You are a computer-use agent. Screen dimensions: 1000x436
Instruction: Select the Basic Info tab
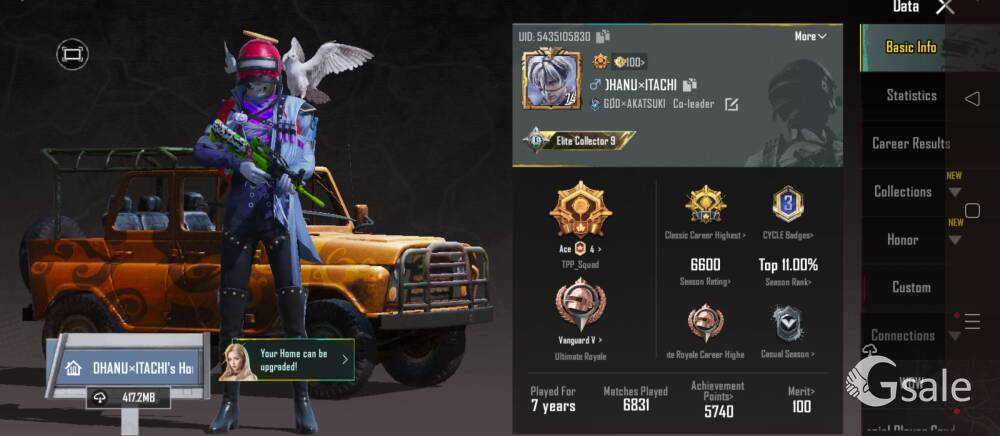point(910,47)
